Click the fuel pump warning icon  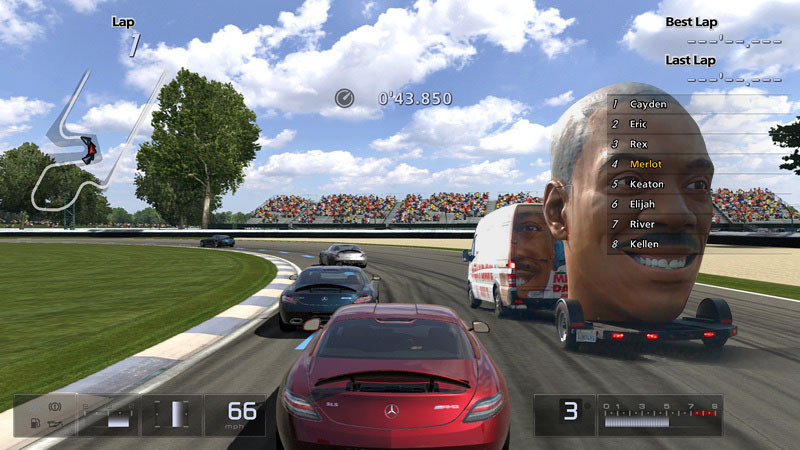click(35, 423)
